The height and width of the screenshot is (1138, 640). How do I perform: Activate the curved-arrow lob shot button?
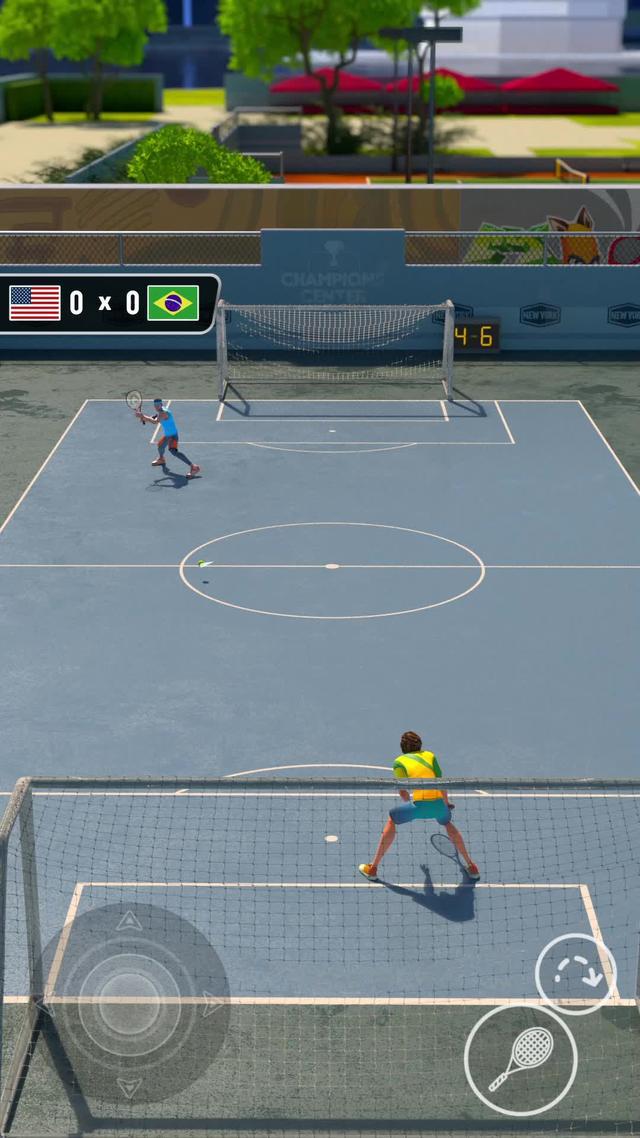[575, 974]
